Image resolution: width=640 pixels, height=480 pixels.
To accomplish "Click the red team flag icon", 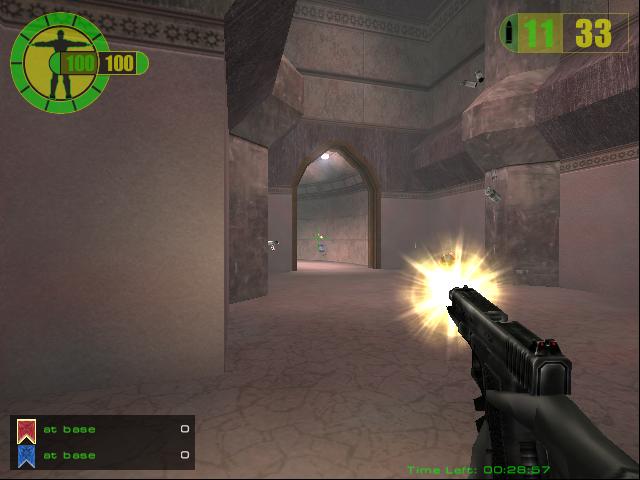I will click(x=26, y=430).
